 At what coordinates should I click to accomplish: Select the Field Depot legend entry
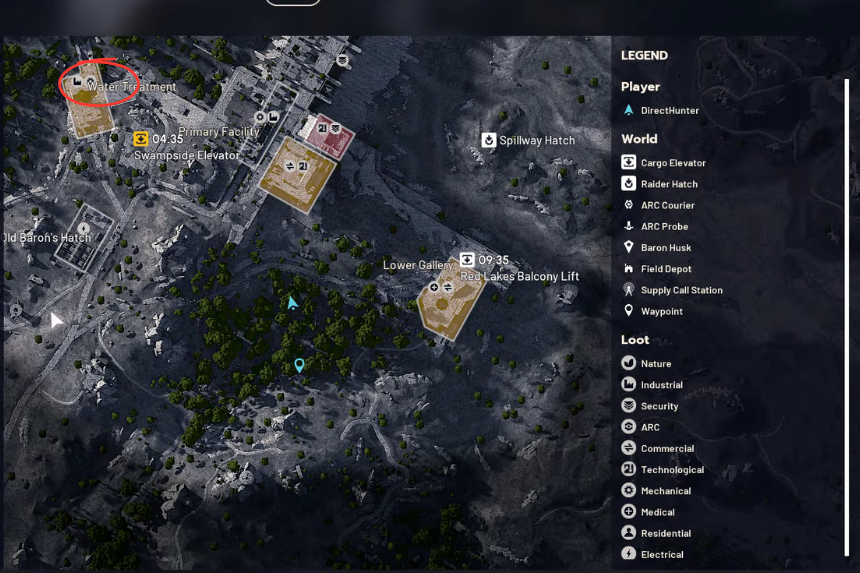click(665, 269)
